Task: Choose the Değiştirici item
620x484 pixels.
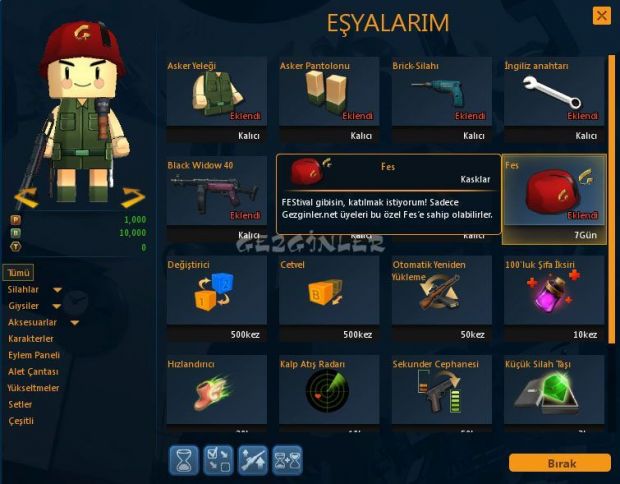Action: coord(217,297)
